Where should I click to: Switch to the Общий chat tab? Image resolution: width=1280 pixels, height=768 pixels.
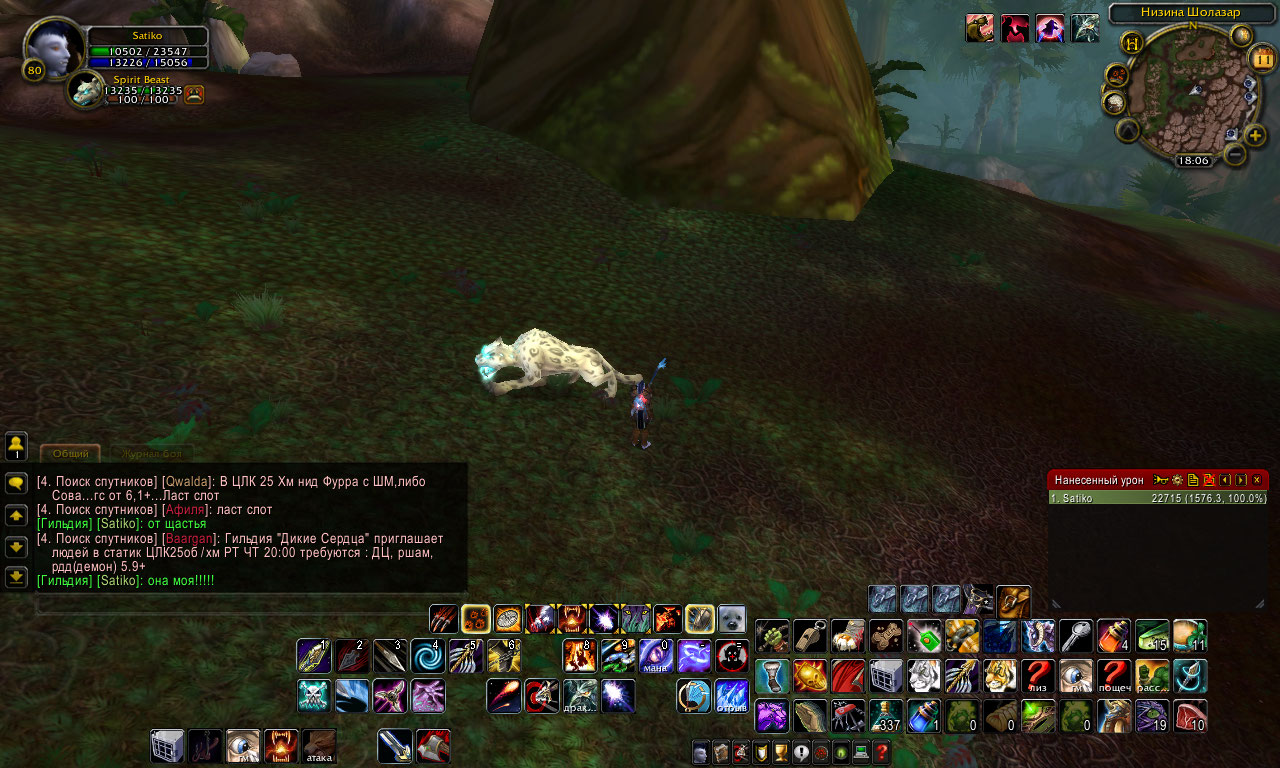click(70, 453)
